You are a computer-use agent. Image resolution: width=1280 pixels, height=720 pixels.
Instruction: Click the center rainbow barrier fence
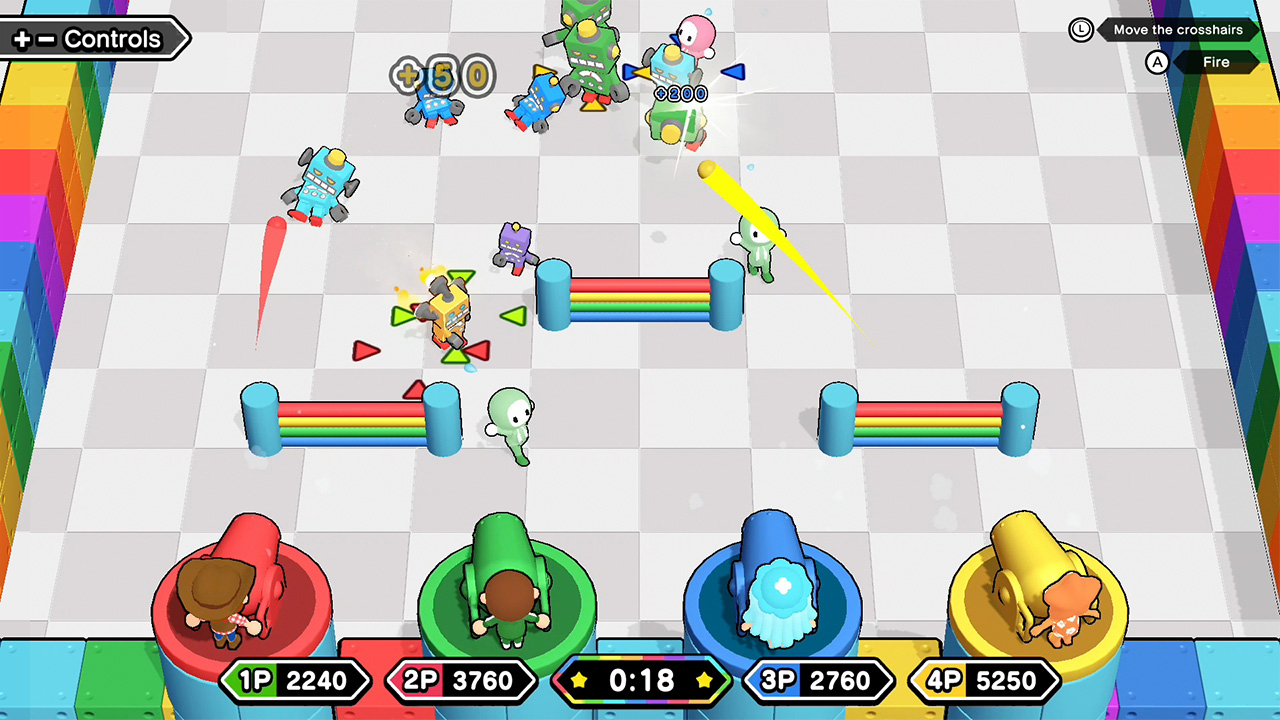pyautogui.click(x=641, y=300)
